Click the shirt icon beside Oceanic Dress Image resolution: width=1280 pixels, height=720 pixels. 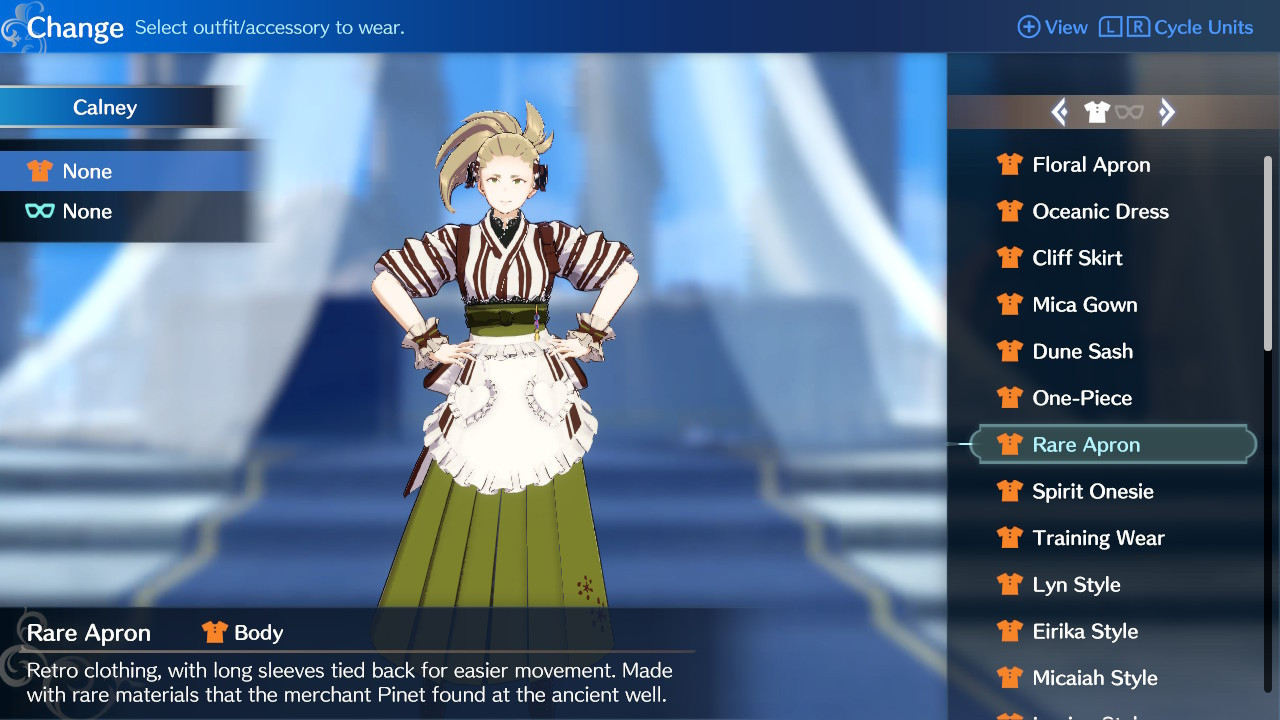click(x=1010, y=211)
